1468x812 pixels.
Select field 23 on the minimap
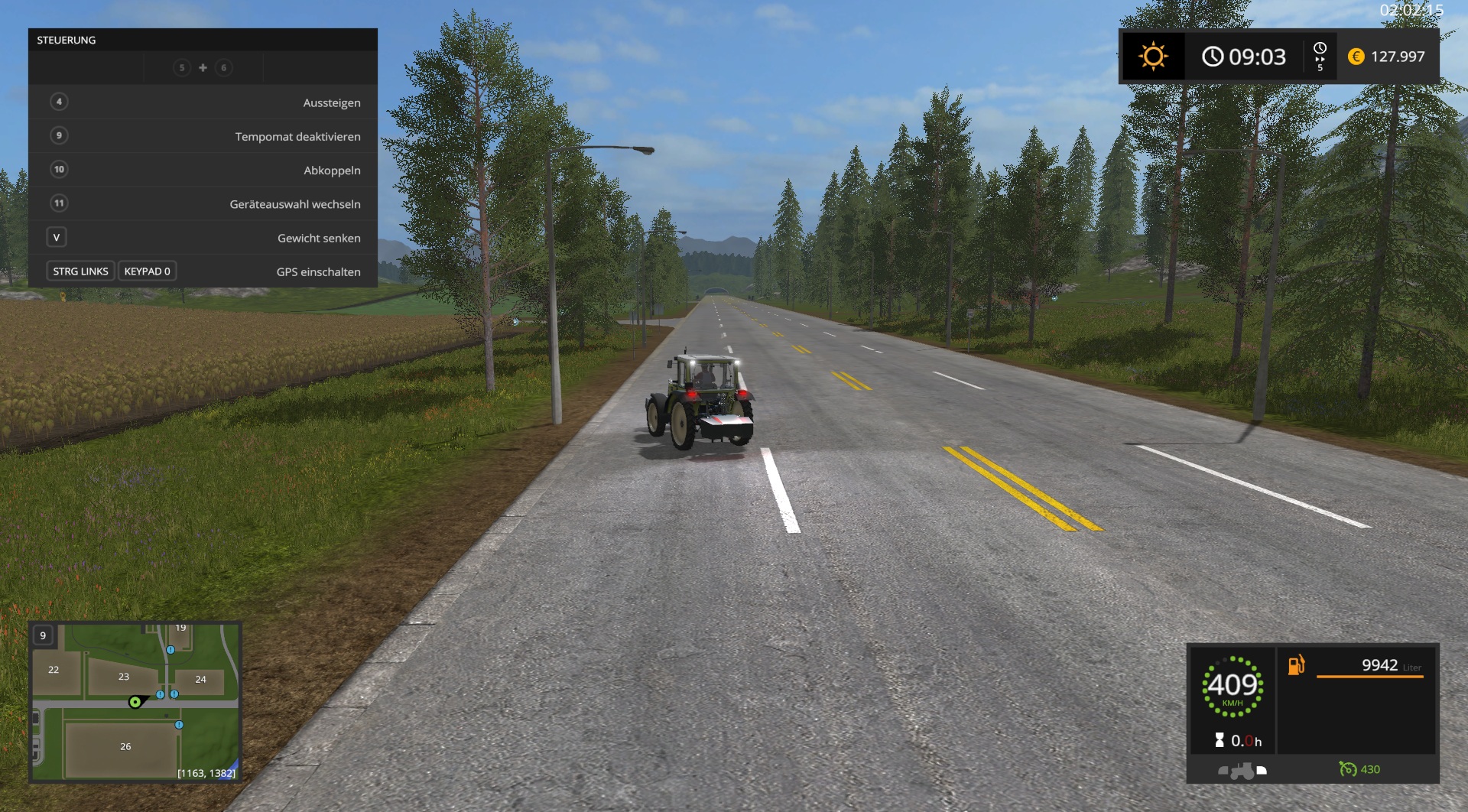[x=124, y=677]
